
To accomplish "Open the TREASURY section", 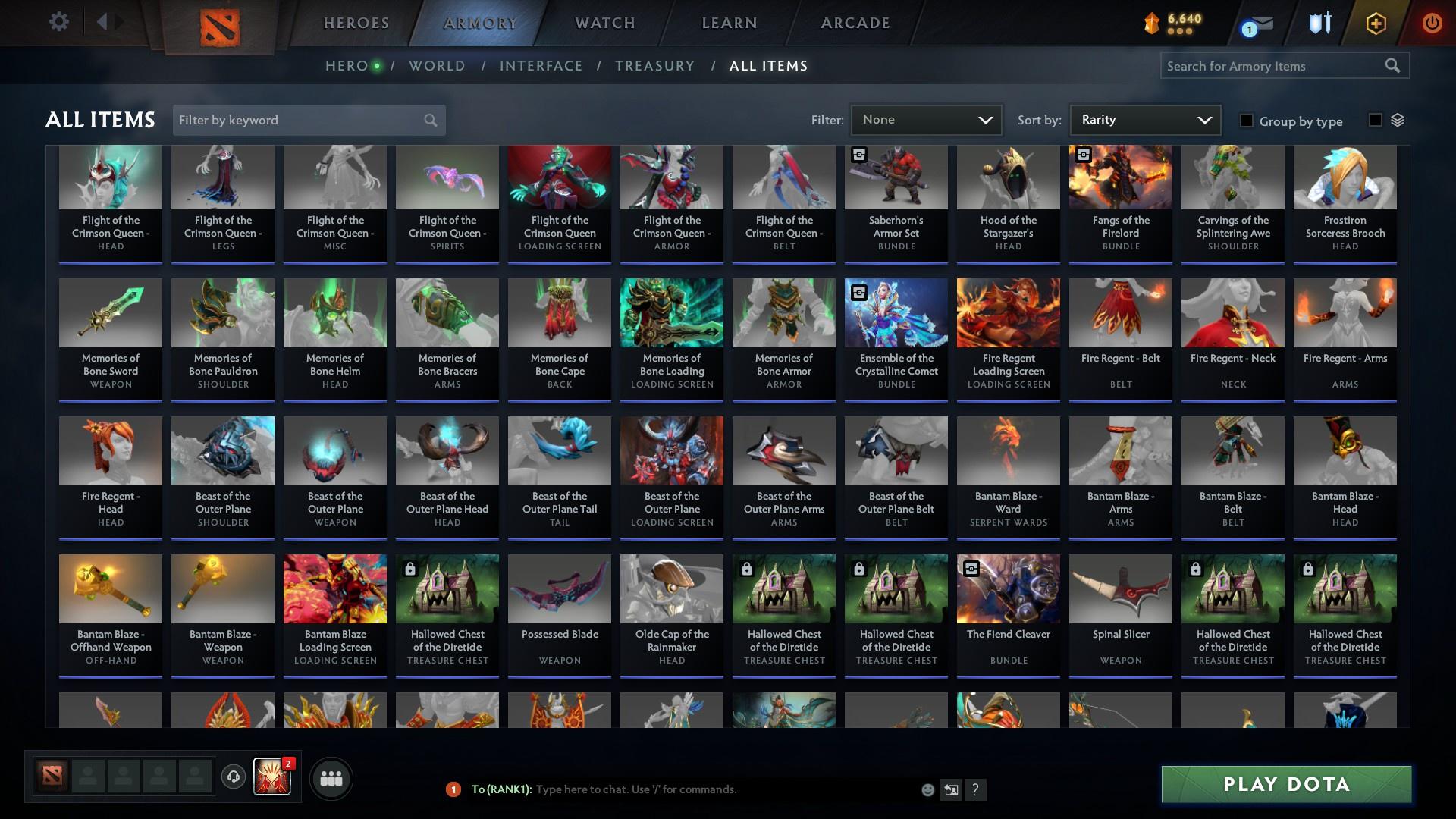I will [x=655, y=66].
